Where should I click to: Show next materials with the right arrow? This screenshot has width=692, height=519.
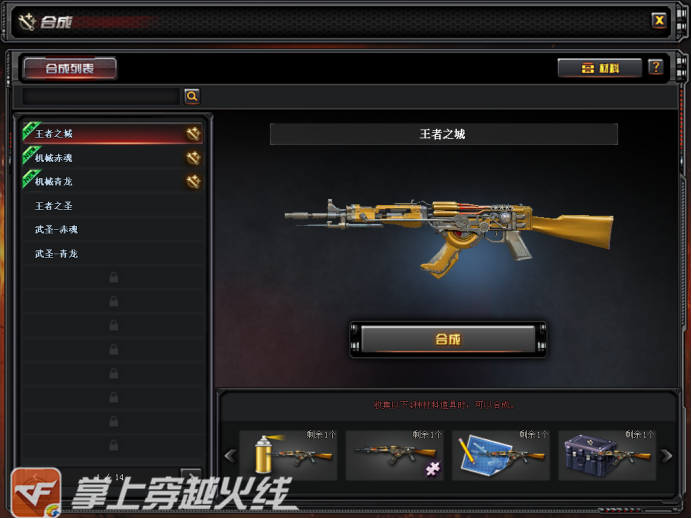coord(667,456)
